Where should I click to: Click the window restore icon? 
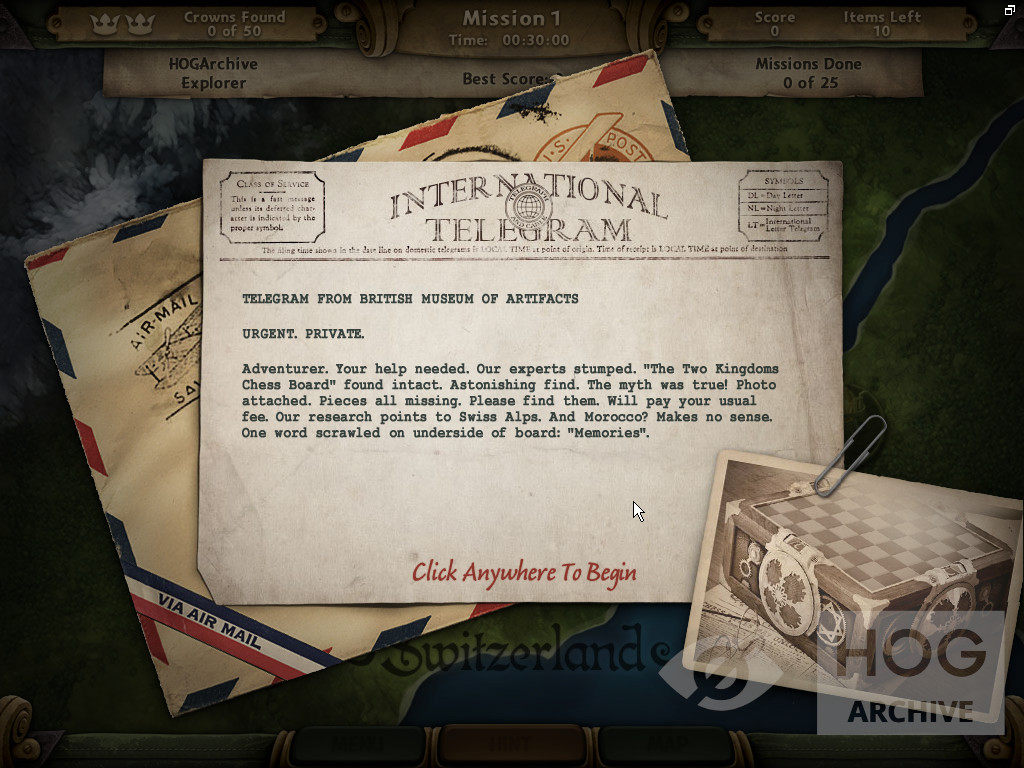click(x=1010, y=10)
